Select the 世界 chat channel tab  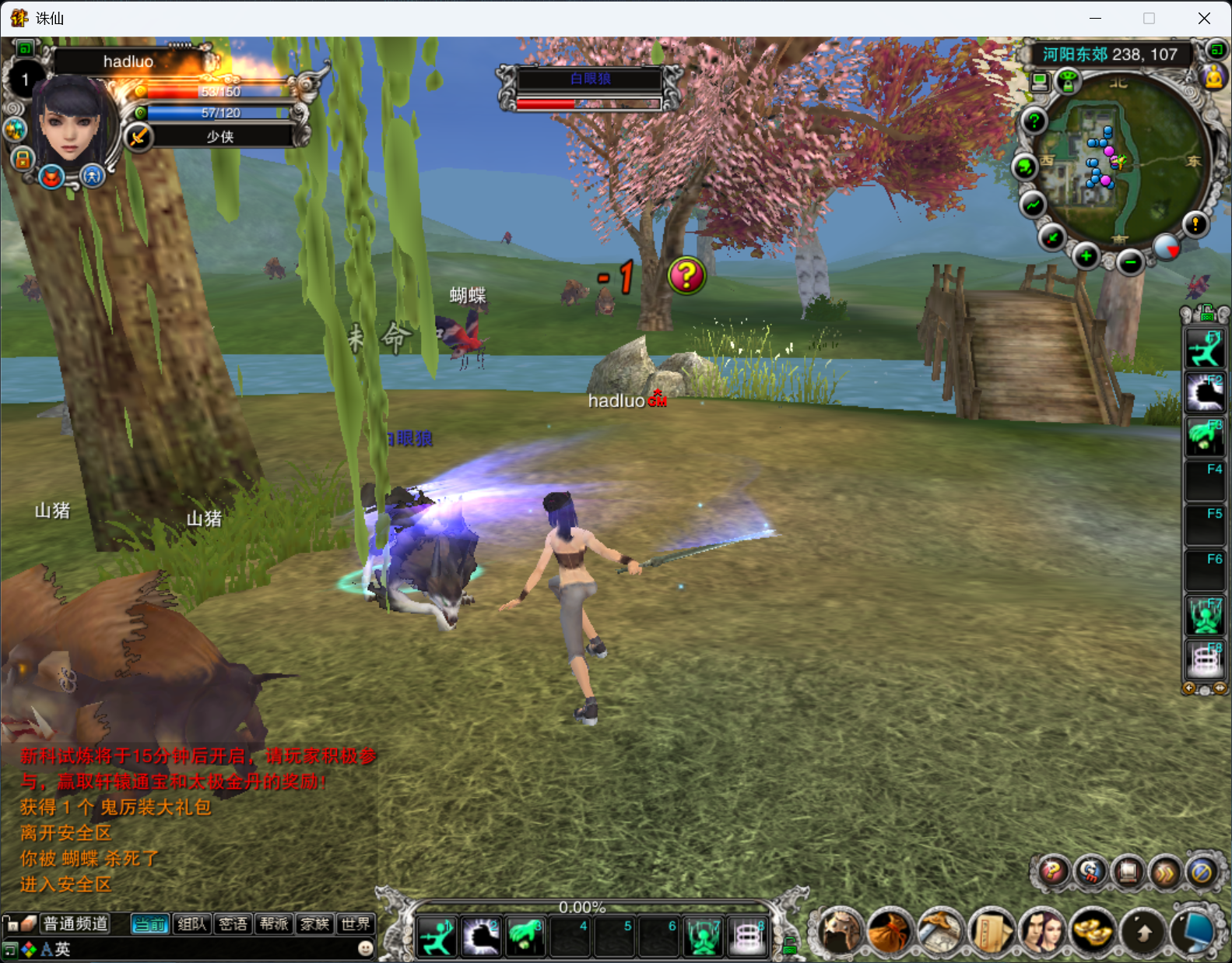[356, 924]
